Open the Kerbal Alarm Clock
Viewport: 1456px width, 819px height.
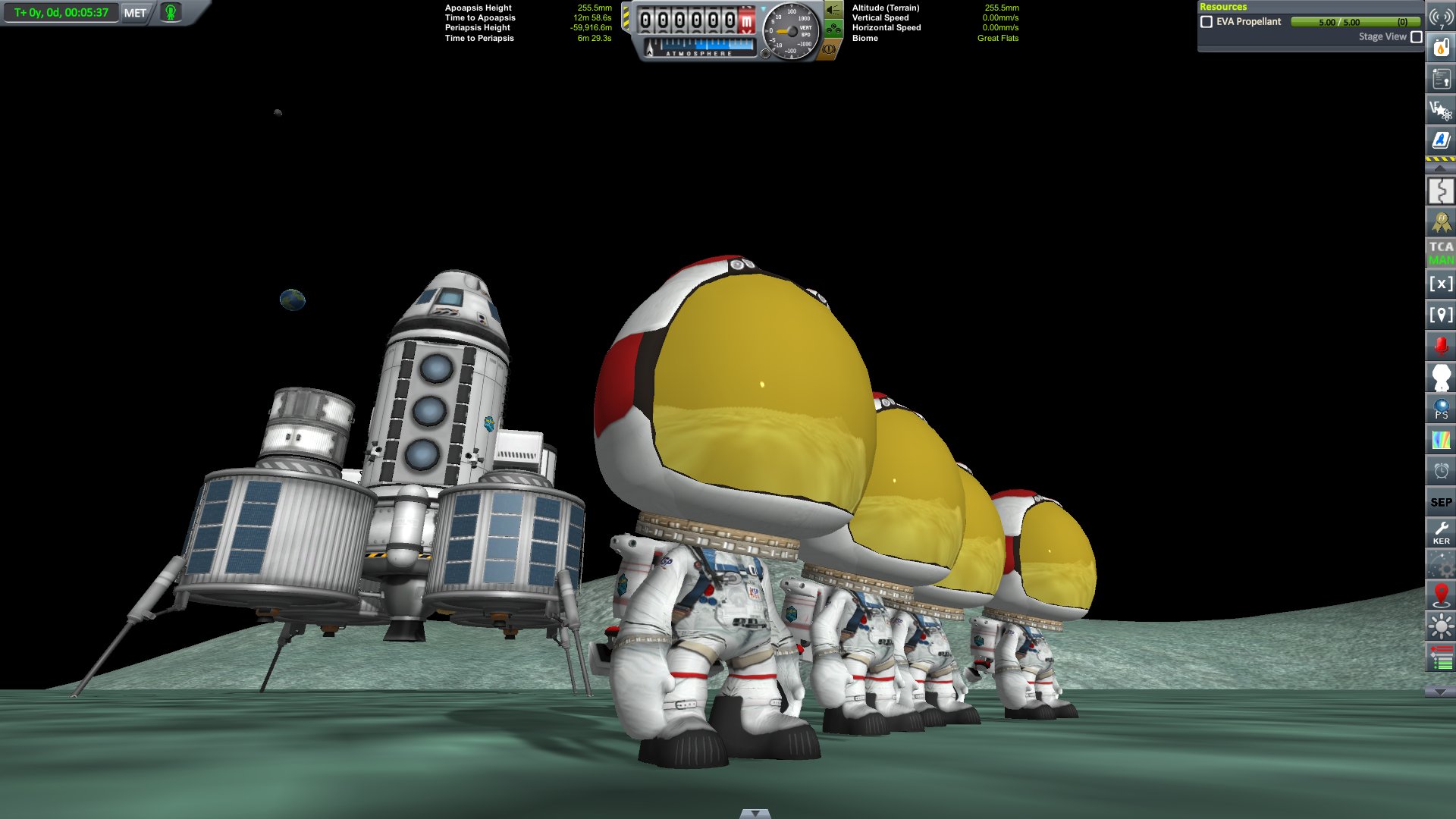(1440, 471)
